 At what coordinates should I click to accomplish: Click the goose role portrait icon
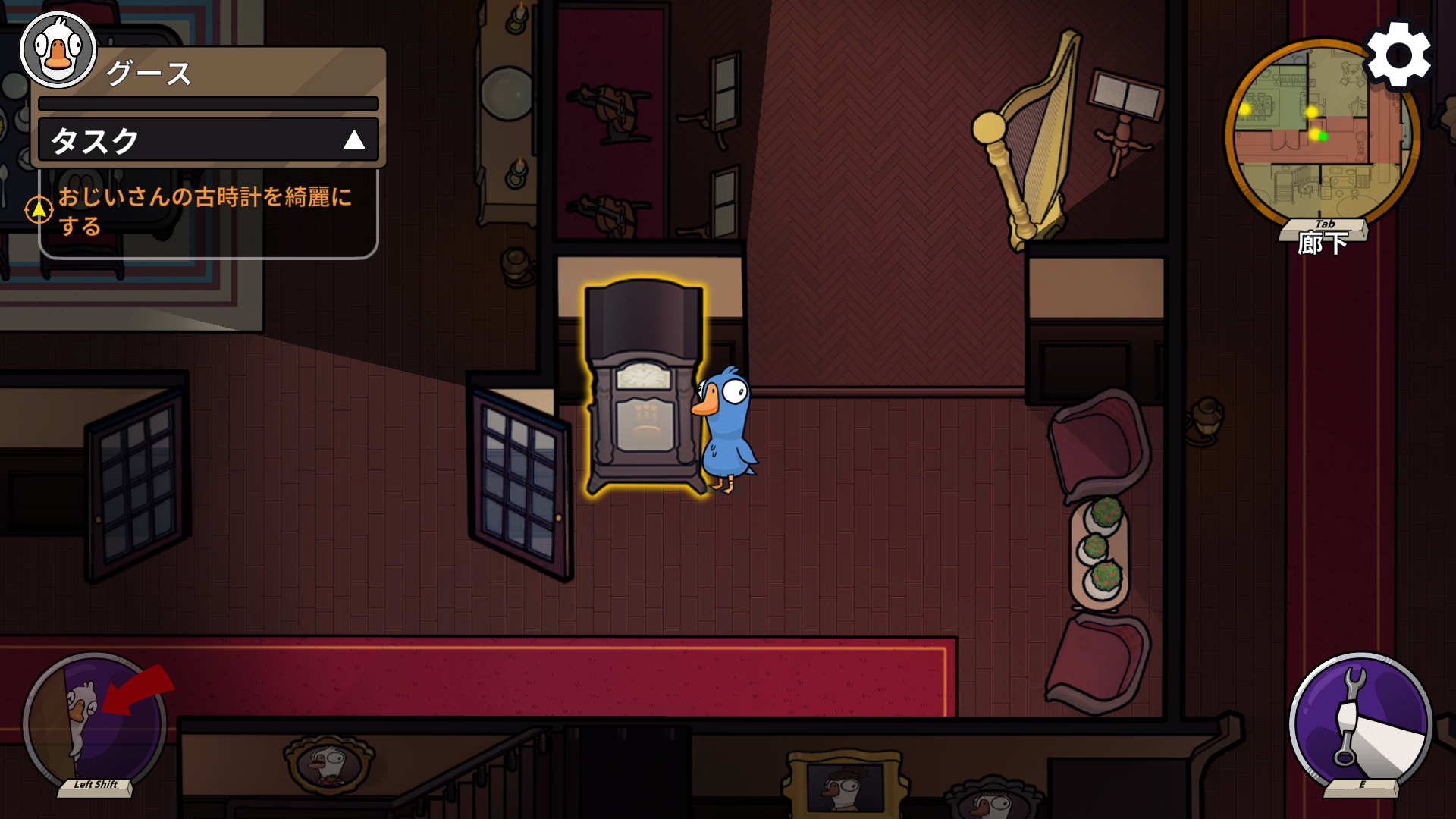[58, 50]
